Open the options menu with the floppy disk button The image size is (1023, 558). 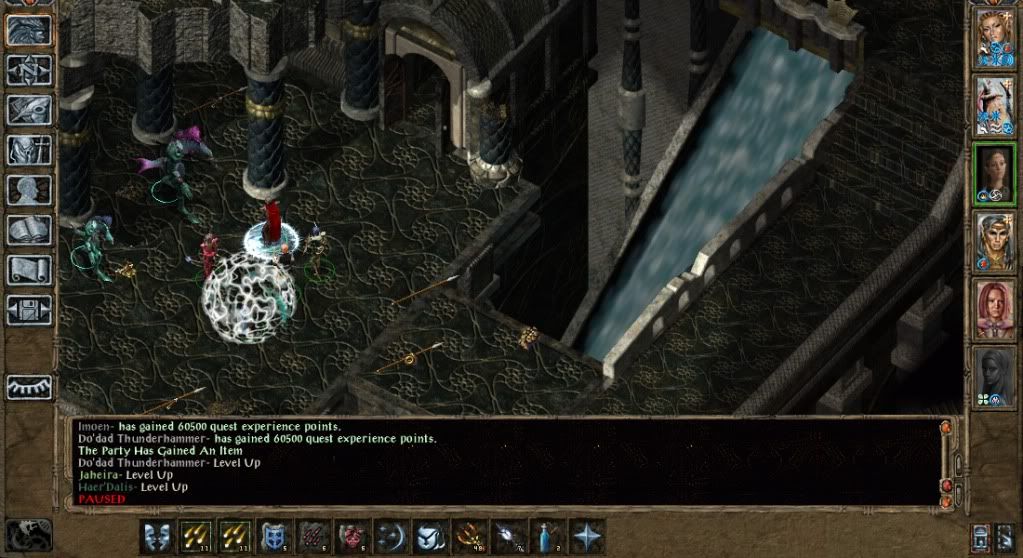29,309
